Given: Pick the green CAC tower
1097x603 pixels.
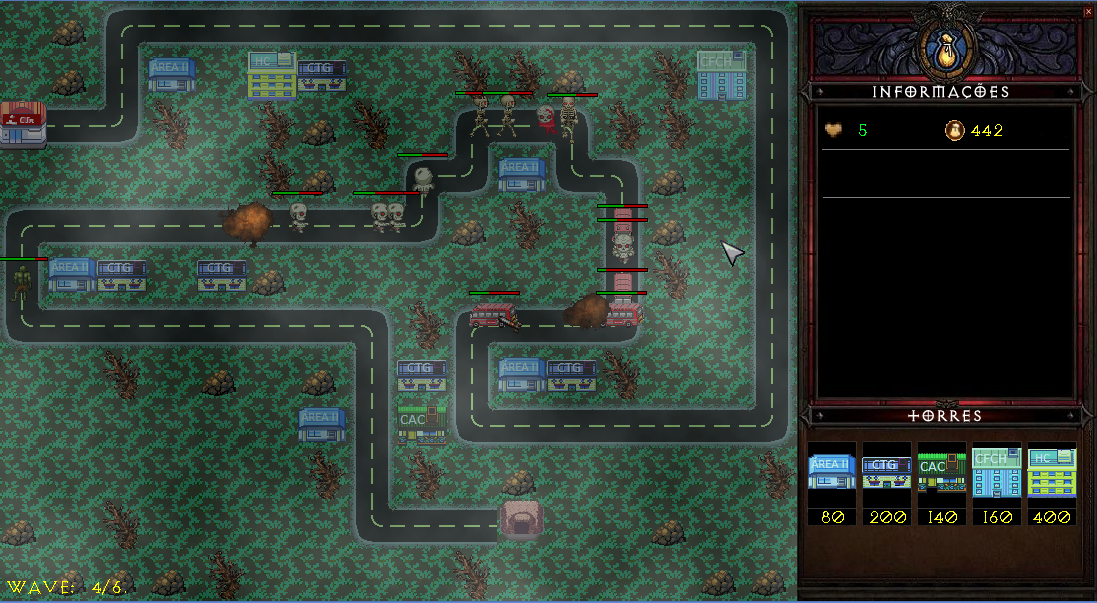Looking at the screenshot, I should pyautogui.click(x=942, y=472).
